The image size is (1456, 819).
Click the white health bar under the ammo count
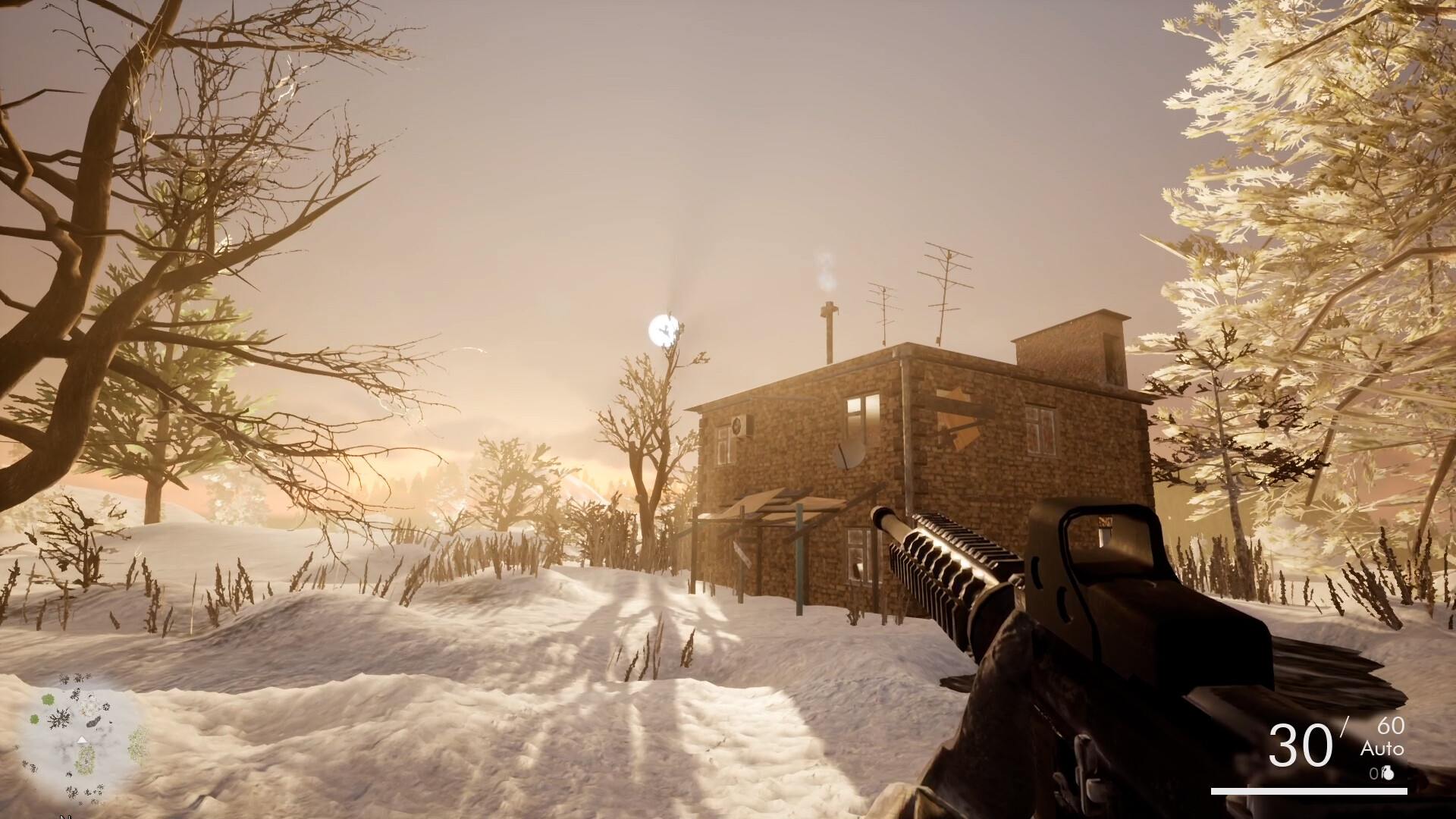point(1310,791)
